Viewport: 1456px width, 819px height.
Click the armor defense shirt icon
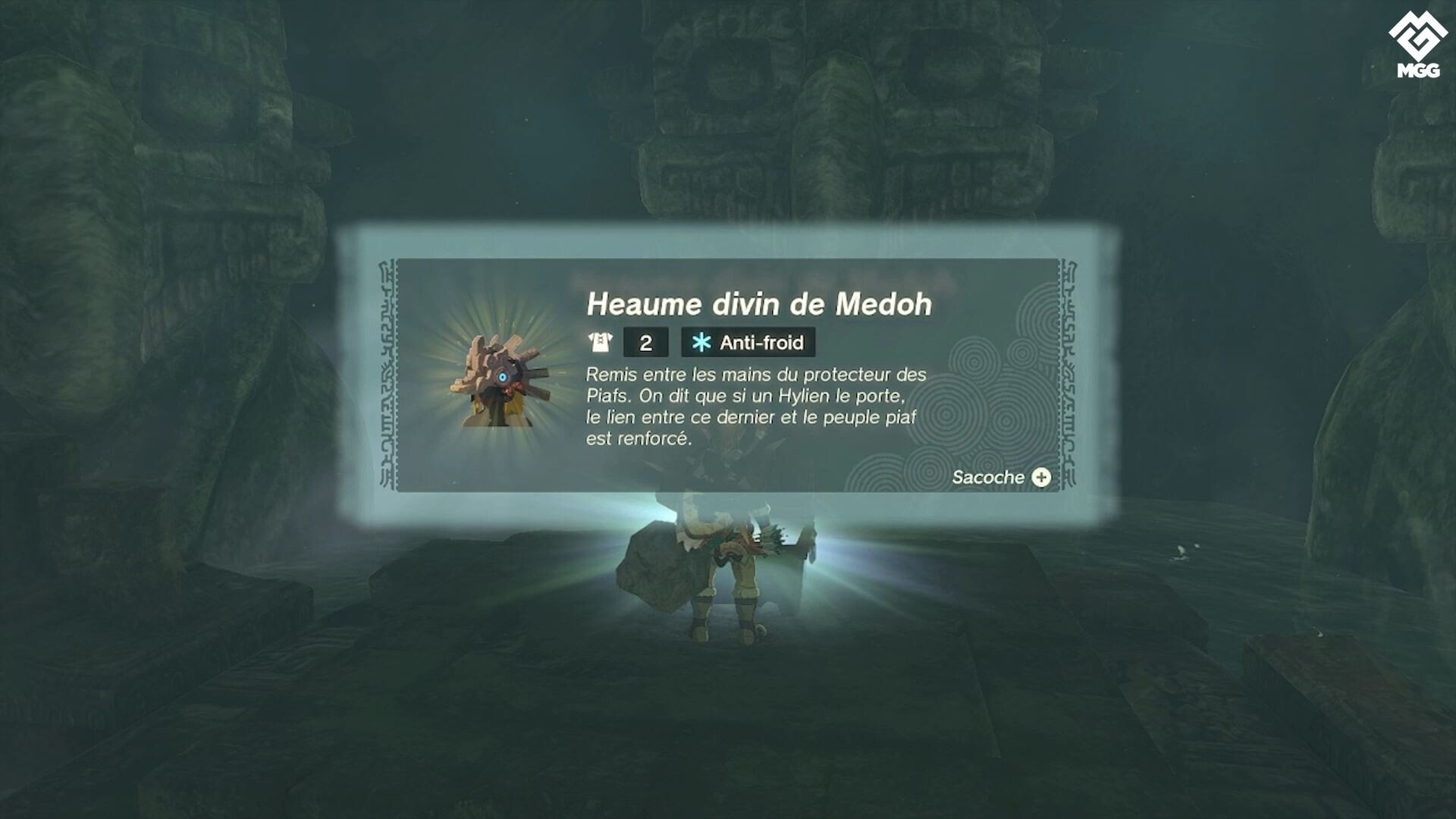pos(599,343)
